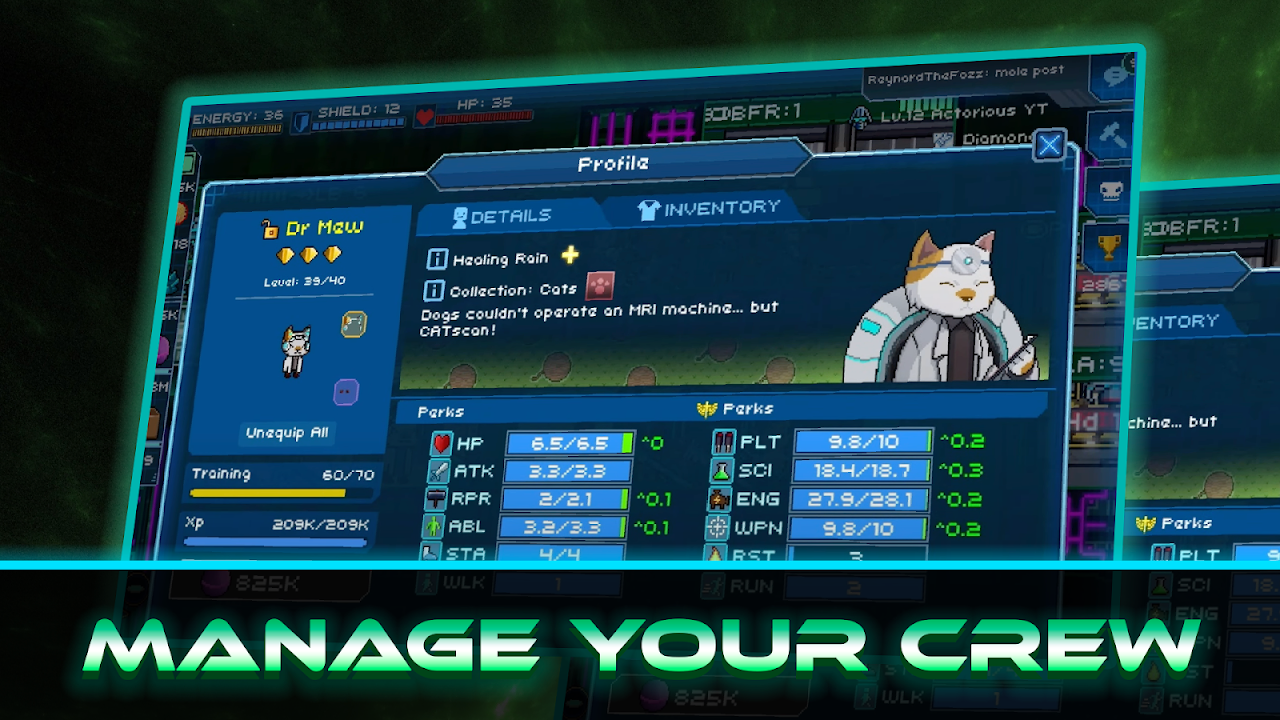Click the red paw Cats collection icon

(600, 286)
